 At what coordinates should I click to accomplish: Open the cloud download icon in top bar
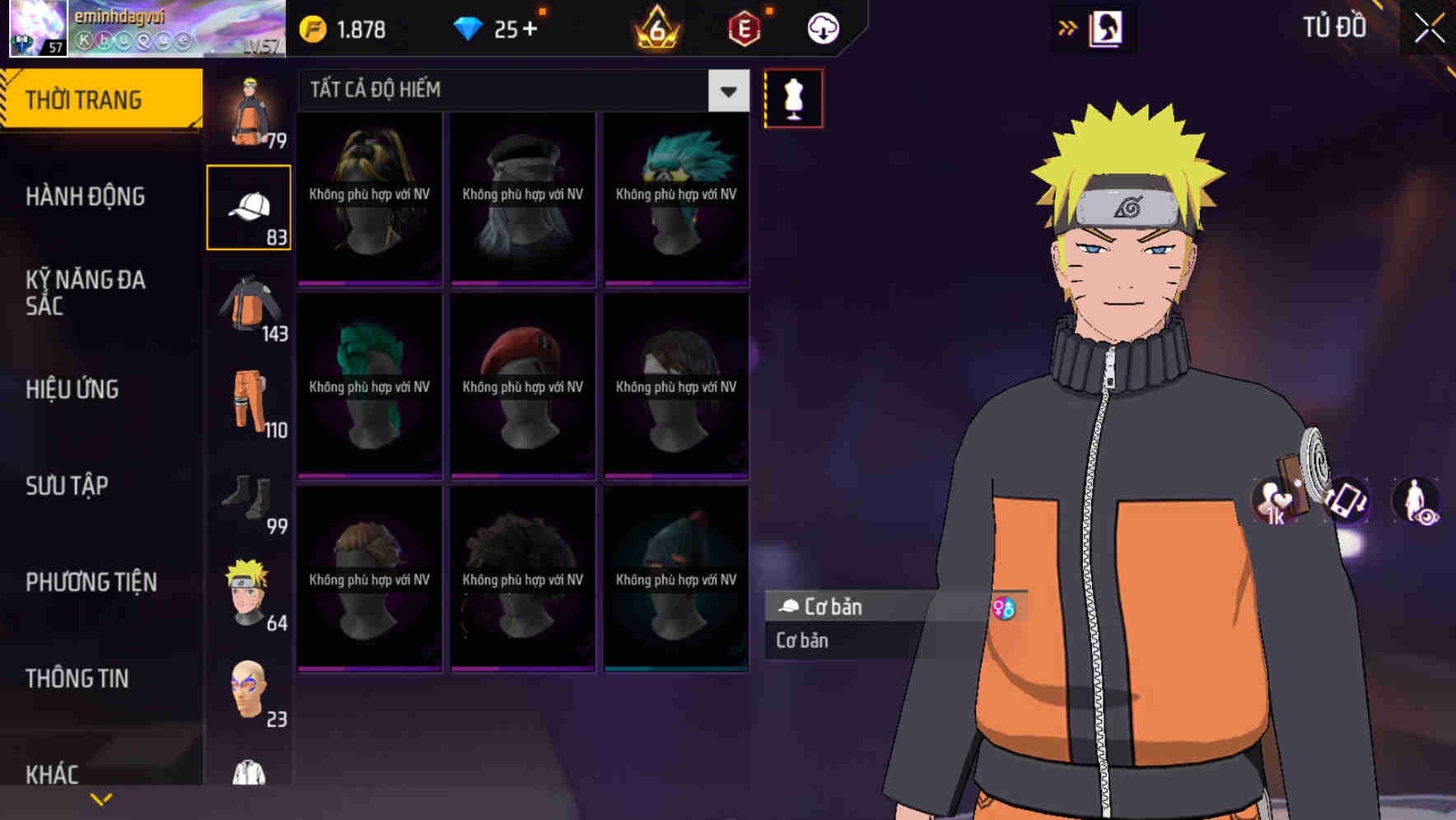(x=821, y=26)
